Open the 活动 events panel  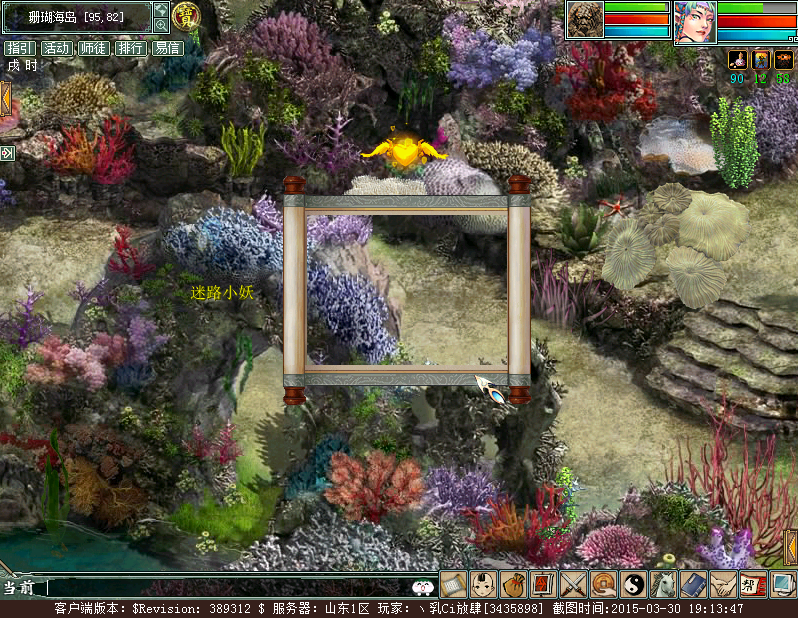pos(56,48)
